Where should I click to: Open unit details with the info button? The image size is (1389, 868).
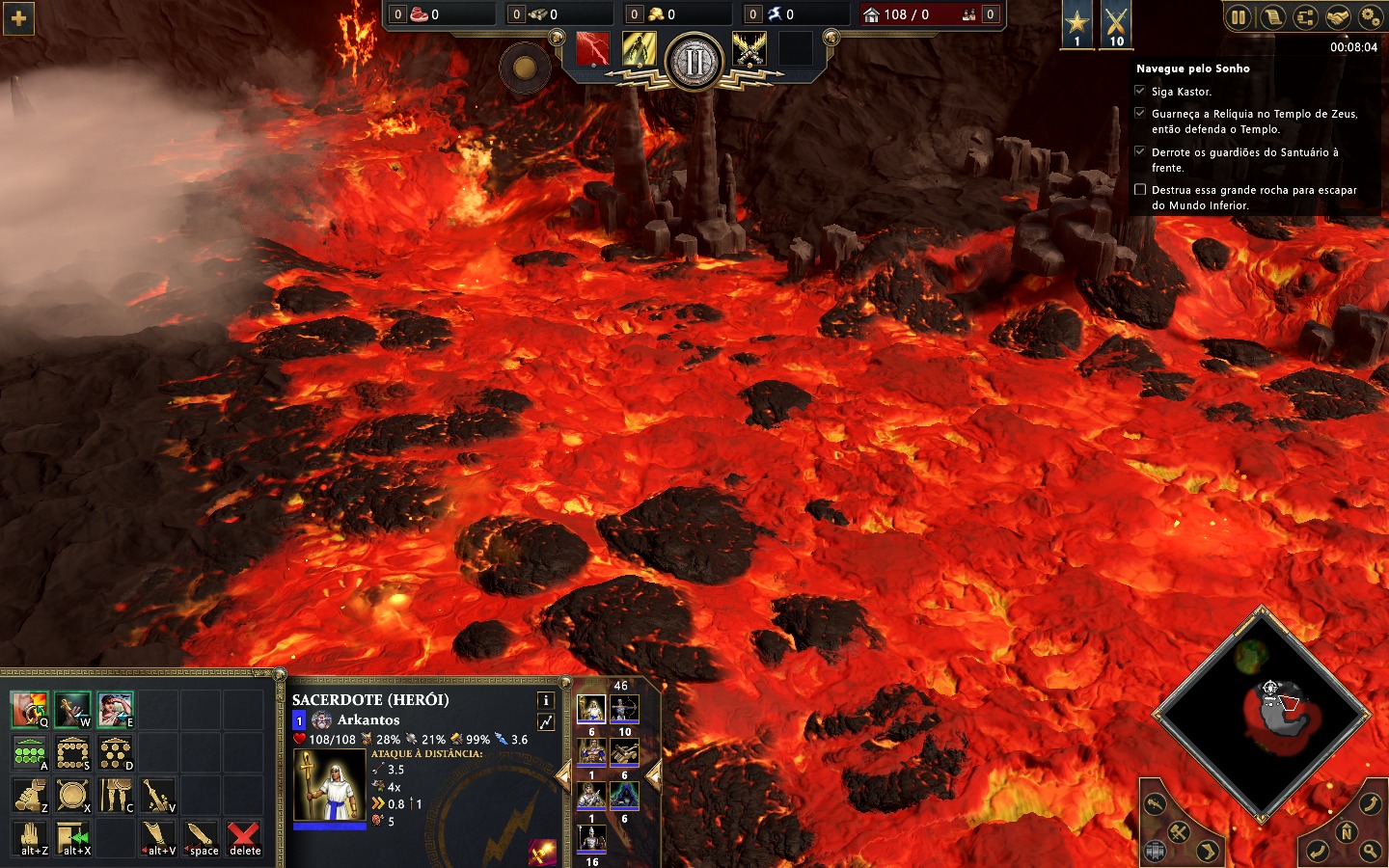click(545, 700)
